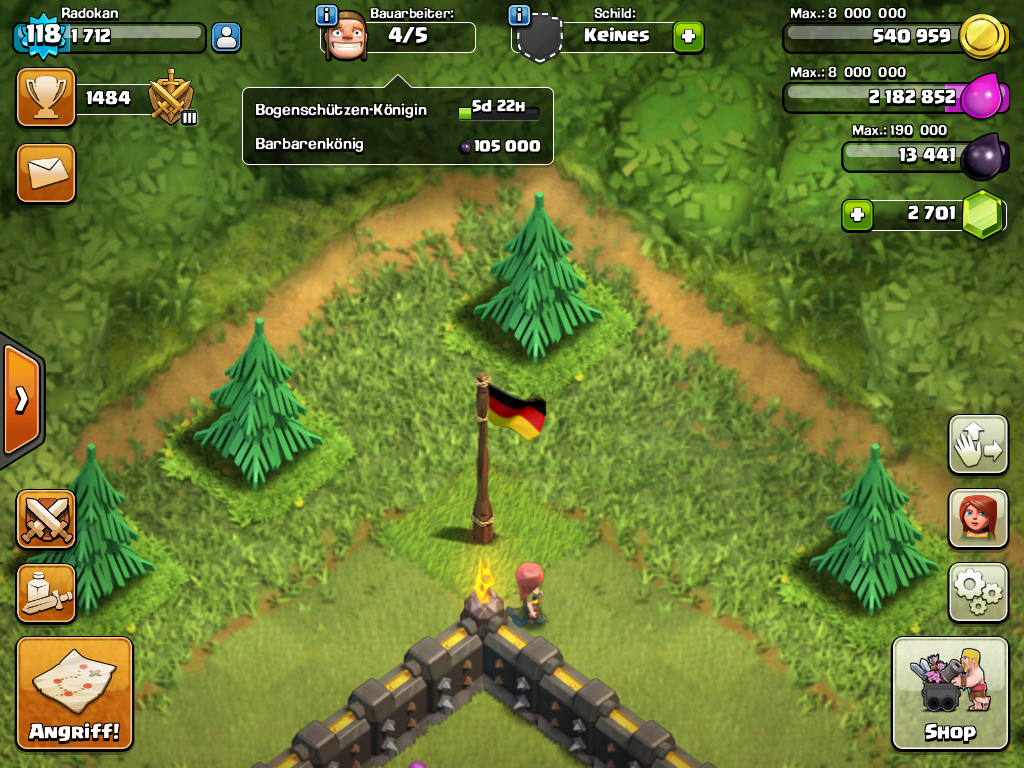1024x768 pixels.
Task: Tap the experience level 118 badge
Action: [42, 35]
